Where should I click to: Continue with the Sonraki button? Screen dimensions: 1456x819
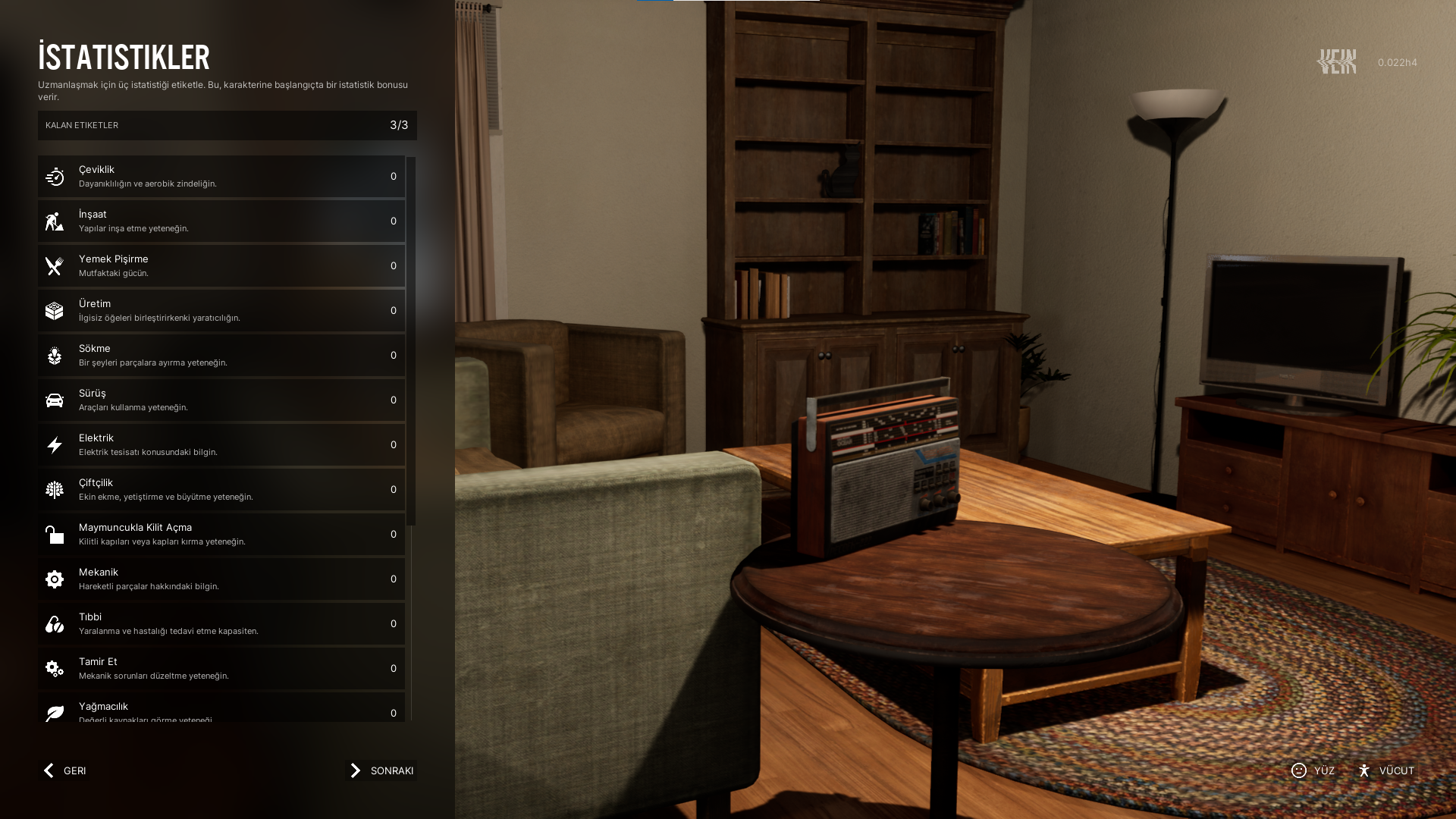coord(381,770)
